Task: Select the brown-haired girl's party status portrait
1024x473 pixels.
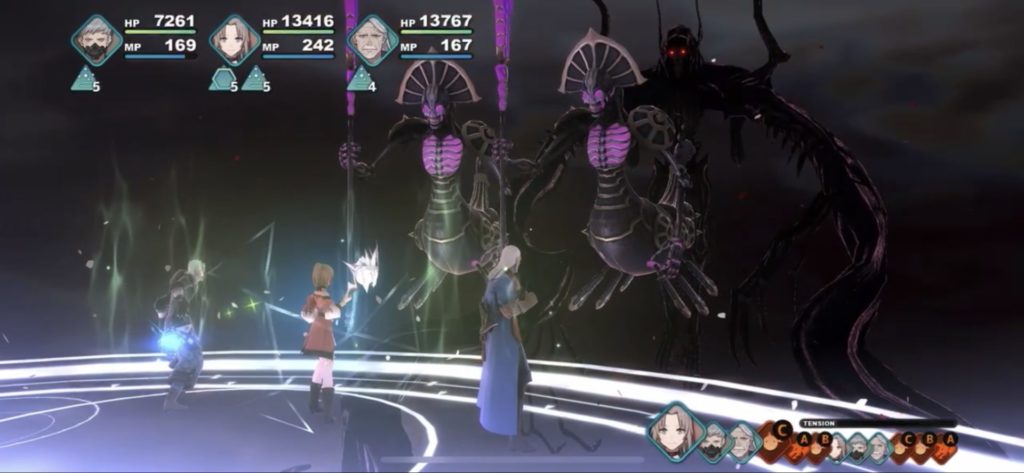Action: [x=235, y=40]
